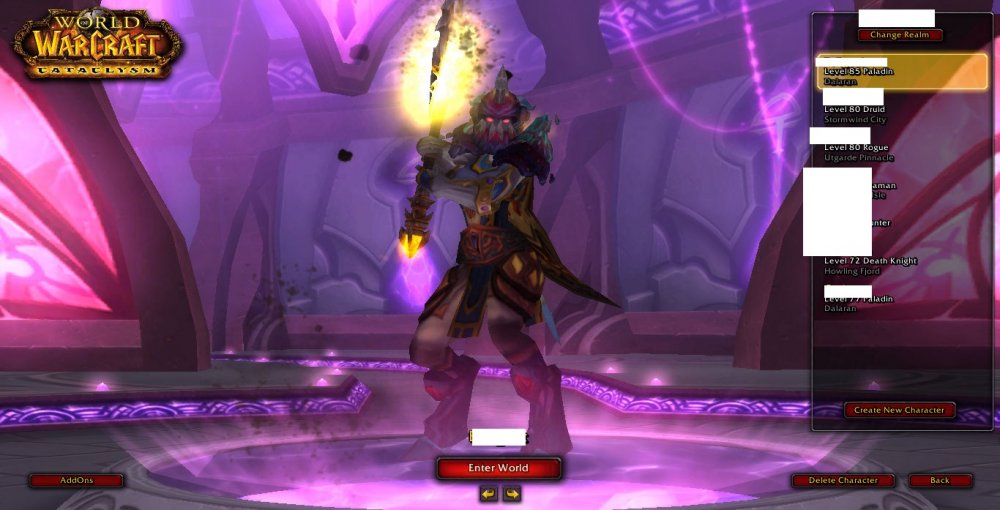Screen dimensions: 1000x510
Task: Select the Level 85 Paladin character
Action: tap(901, 72)
